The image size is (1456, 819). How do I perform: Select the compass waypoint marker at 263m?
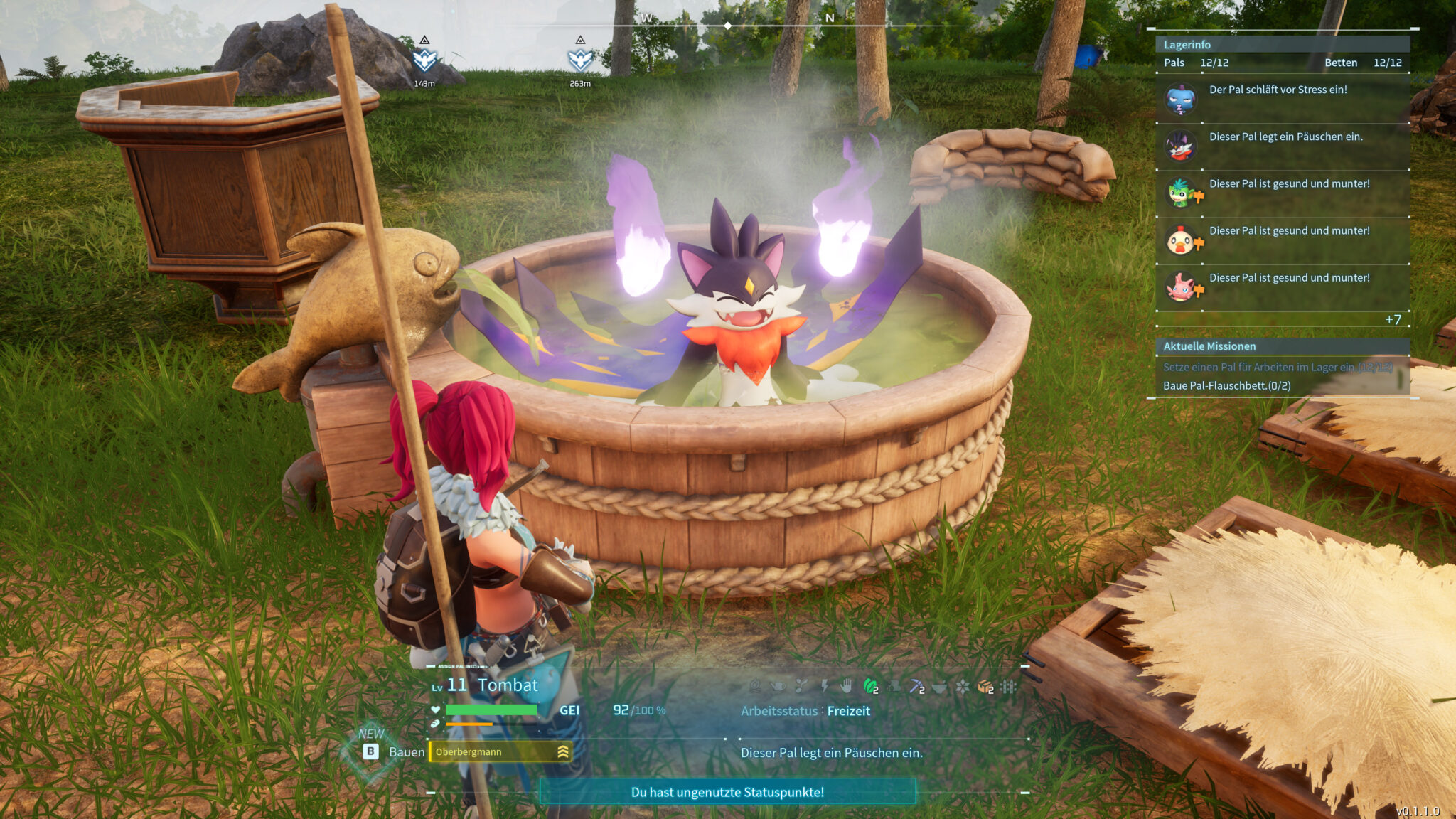(580, 60)
